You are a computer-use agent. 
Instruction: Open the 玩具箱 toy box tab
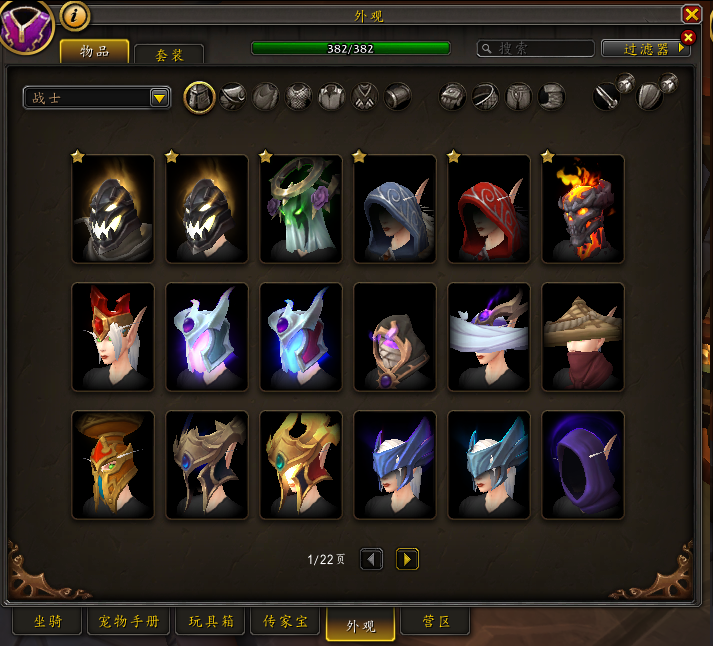(210, 622)
